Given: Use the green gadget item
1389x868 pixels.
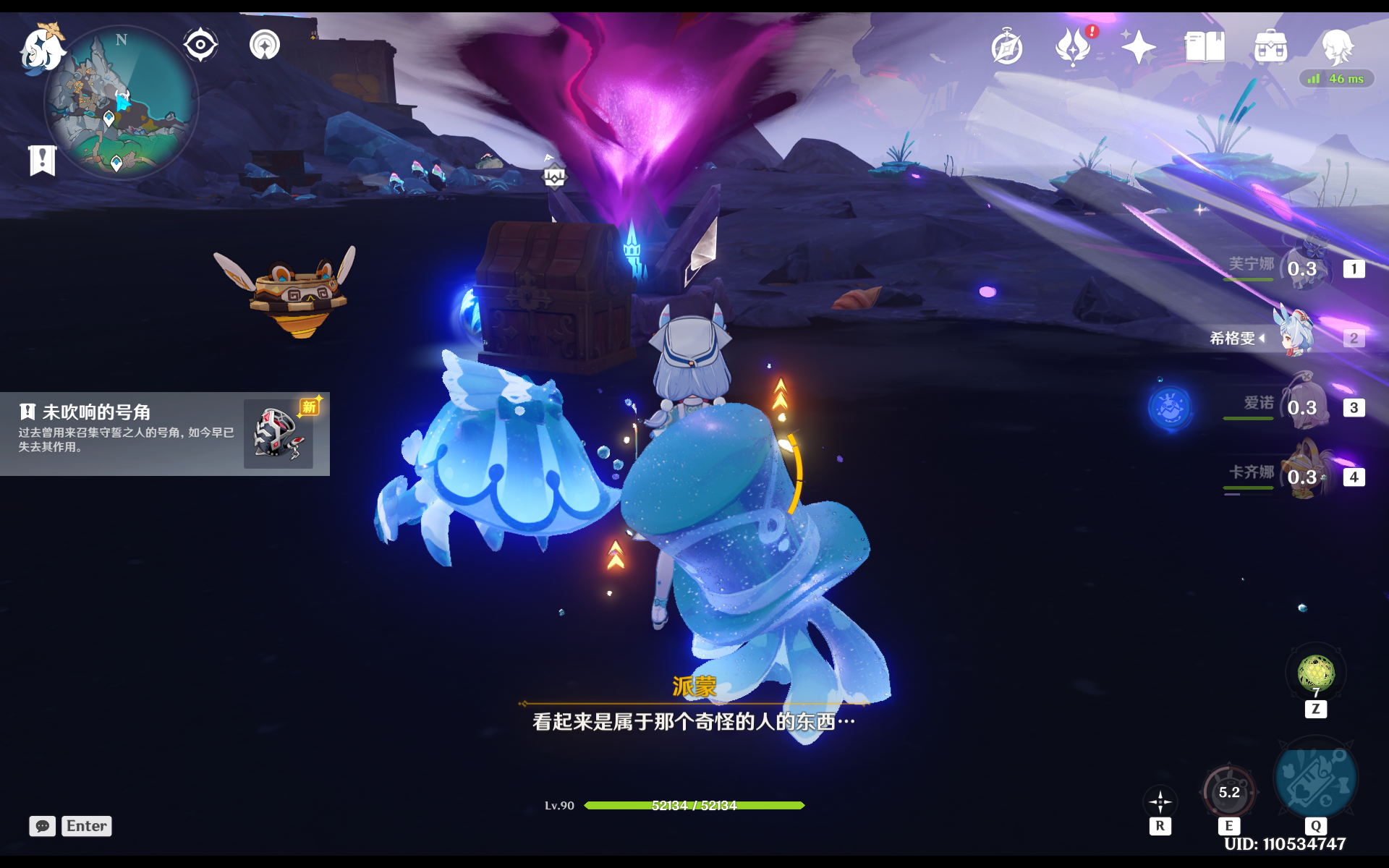Looking at the screenshot, I should pos(1316,673).
